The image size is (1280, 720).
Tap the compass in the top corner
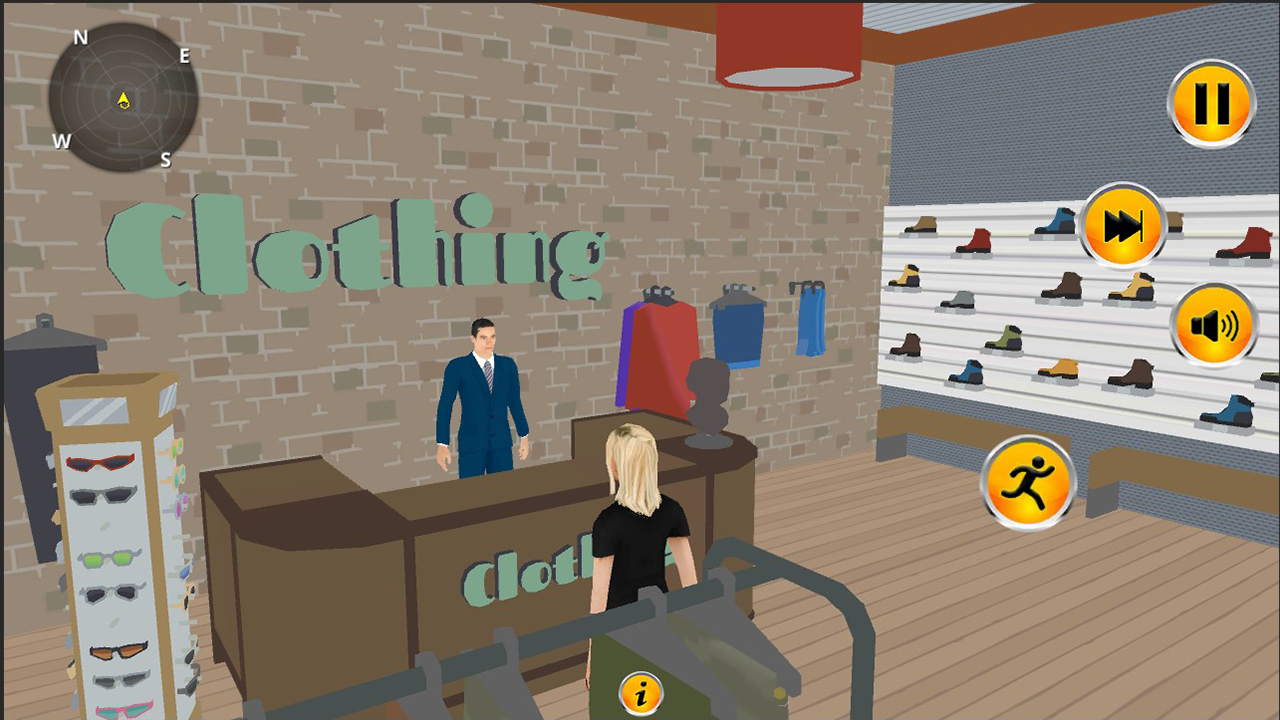(x=123, y=98)
